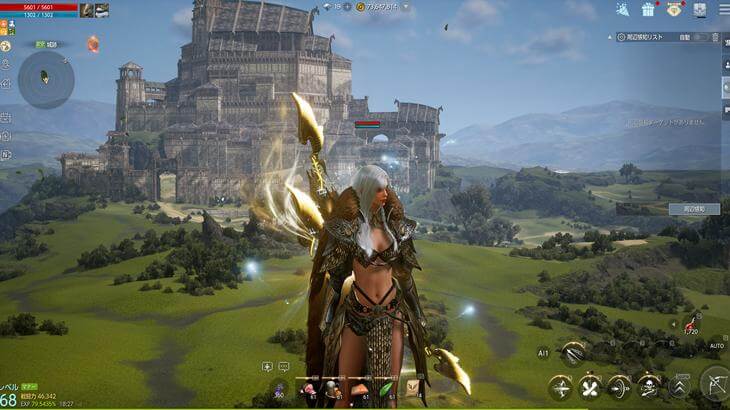Viewport: 730px width, 410px height.
Task: Use the single arrow shot skill
Action: [561, 387]
